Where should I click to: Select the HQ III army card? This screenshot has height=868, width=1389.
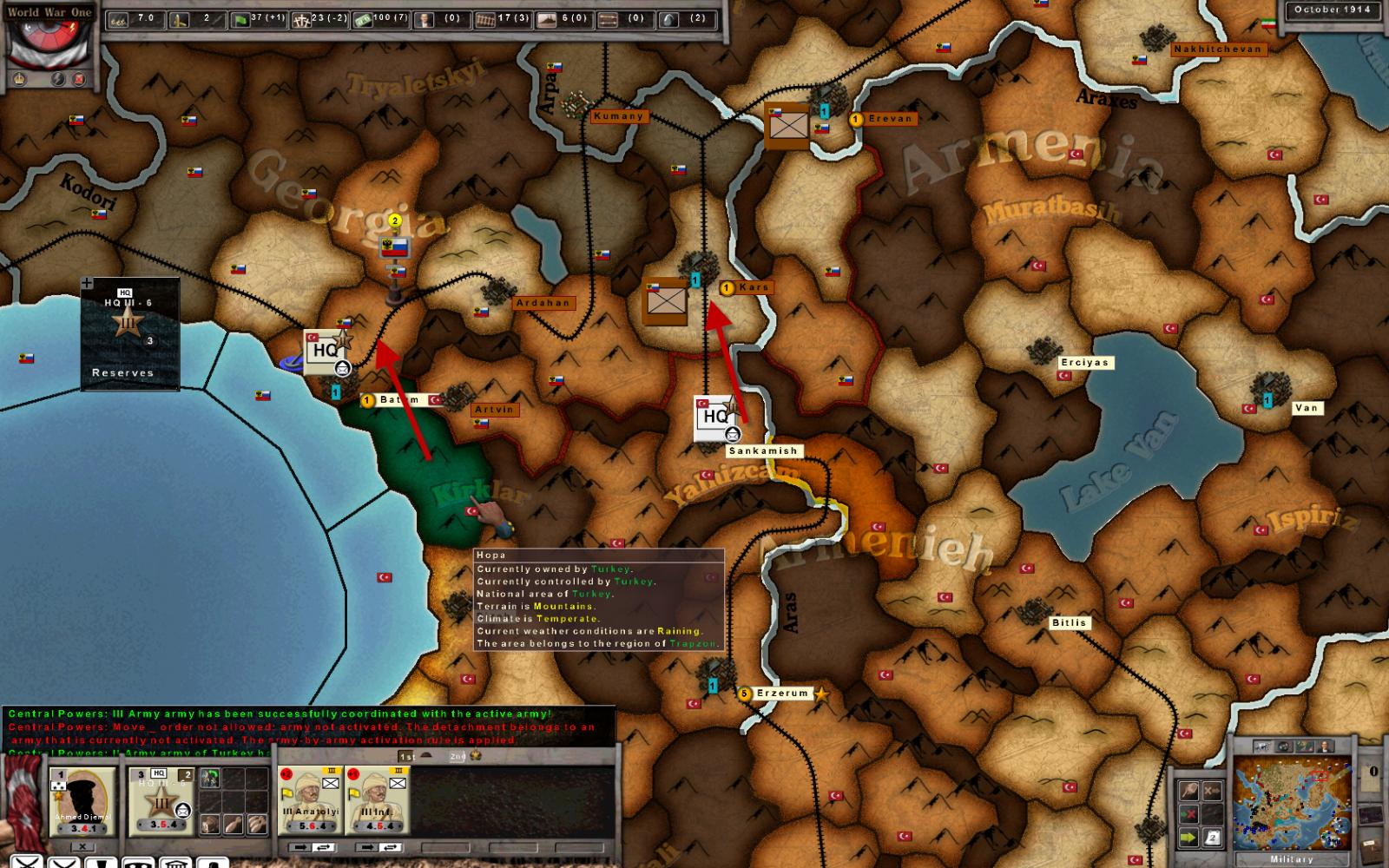click(161, 800)
